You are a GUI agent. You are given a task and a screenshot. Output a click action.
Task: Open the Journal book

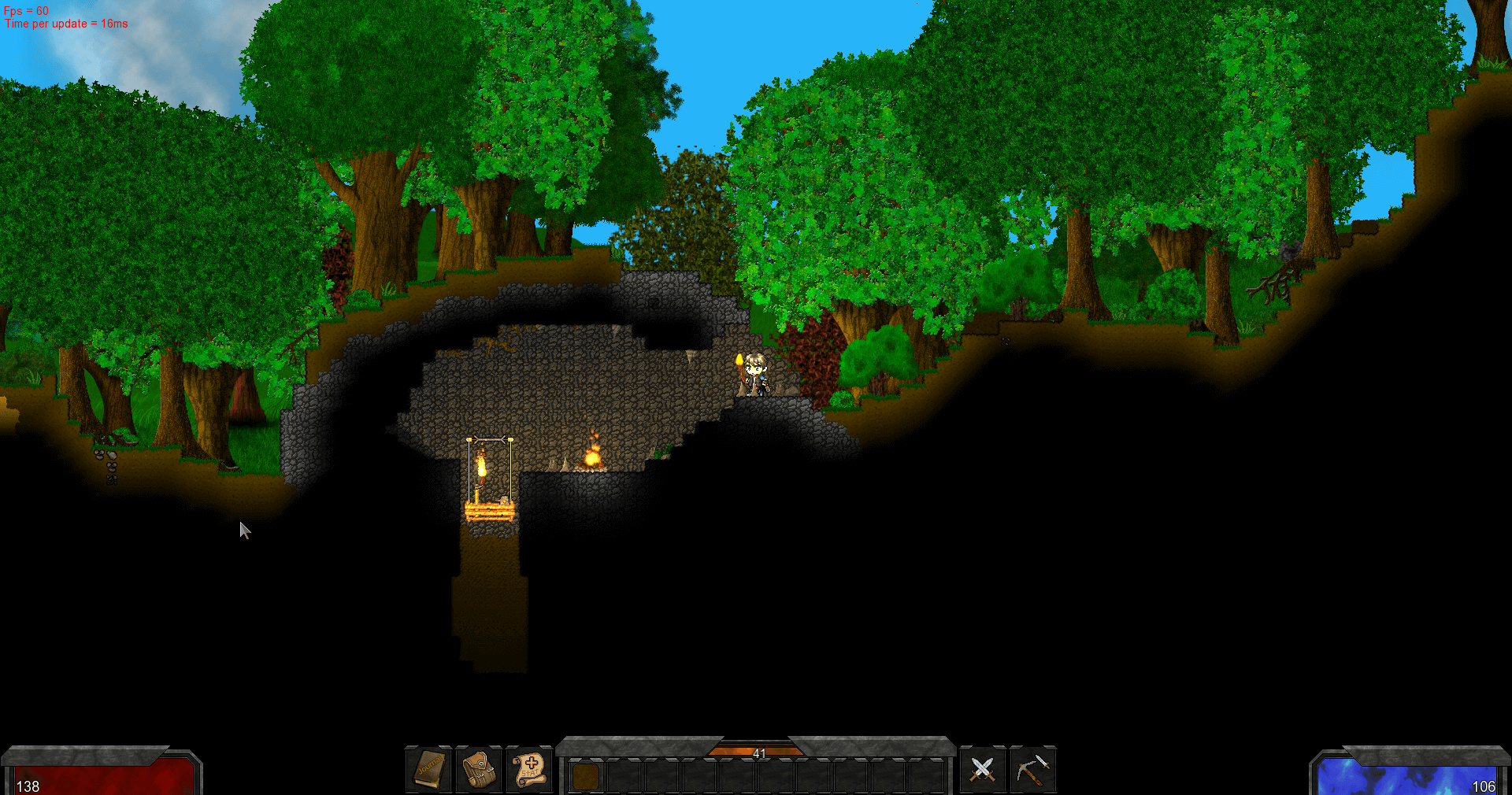pyautogui.click(x=429, y=769)
